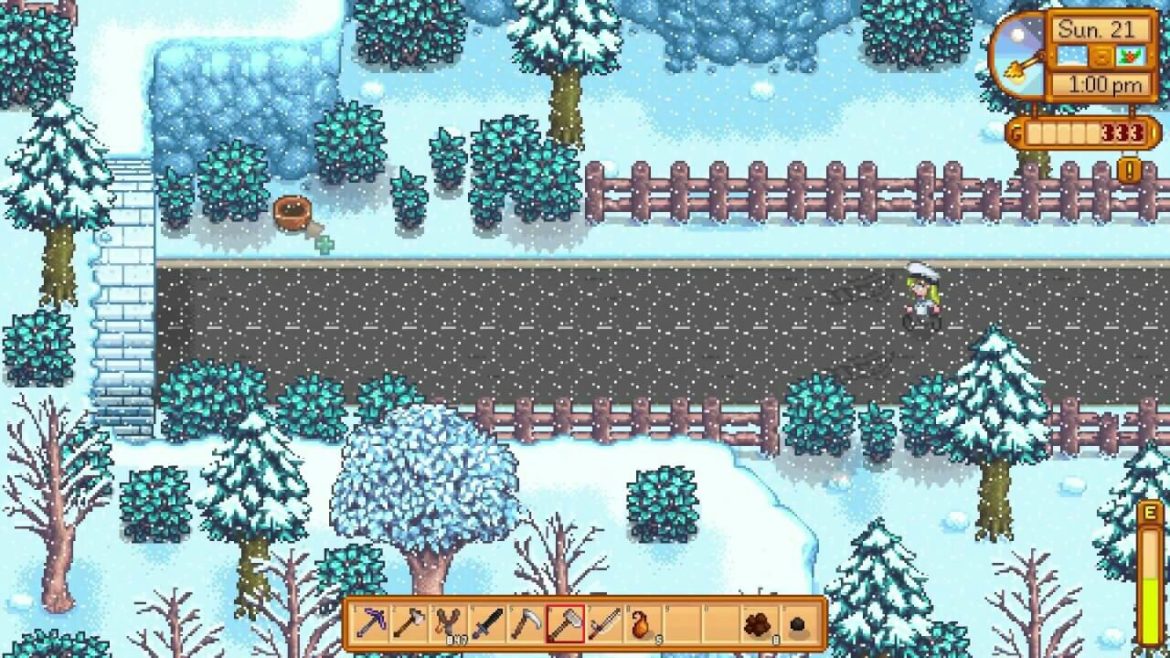Switch to the light-bladed sword
This screenshot has height=658, width=1170.
click(603, 624)
